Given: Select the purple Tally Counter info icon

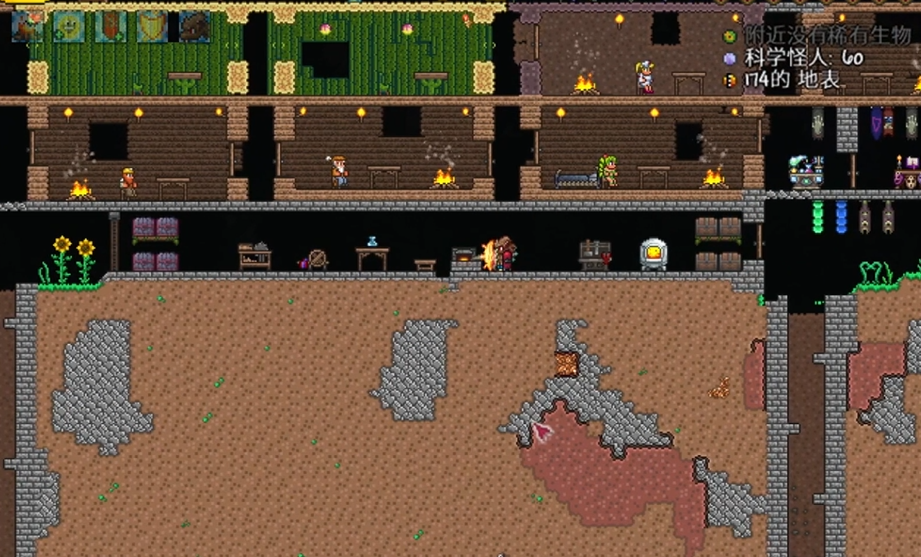Looking at the screenshot, I should (x=730, y=59).
